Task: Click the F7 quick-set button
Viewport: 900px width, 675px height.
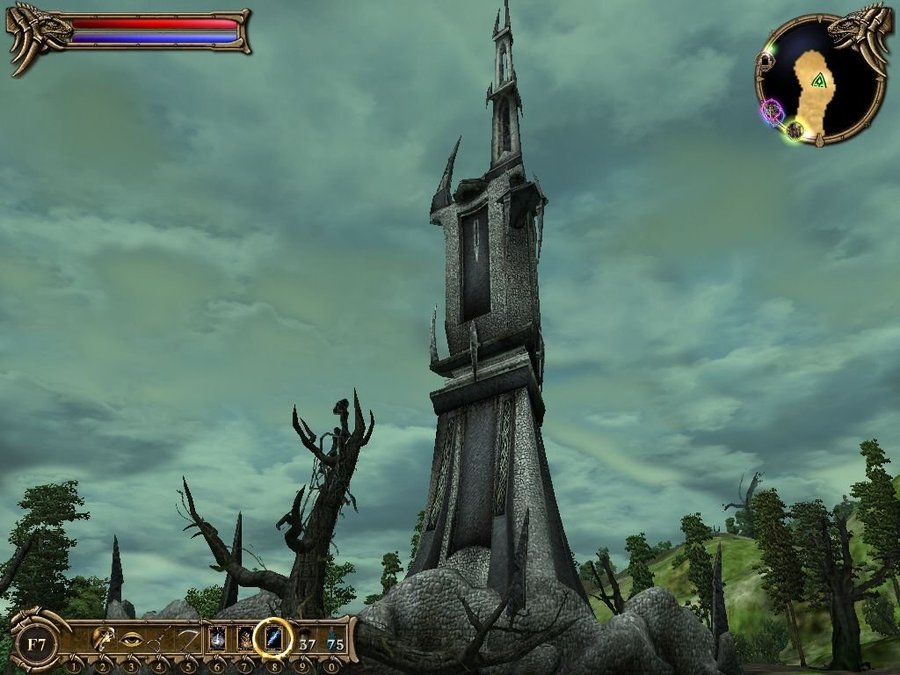Action: coord(34,639)
